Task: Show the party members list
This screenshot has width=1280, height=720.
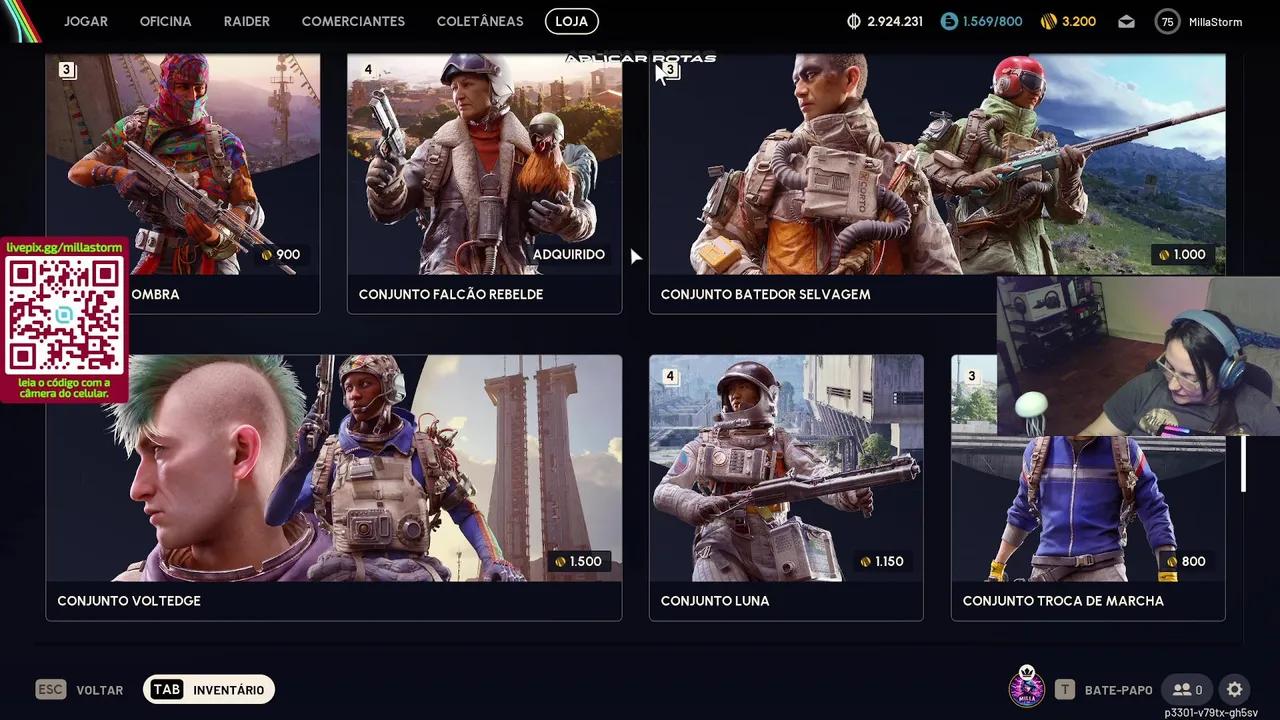Action: [1187, 690]
